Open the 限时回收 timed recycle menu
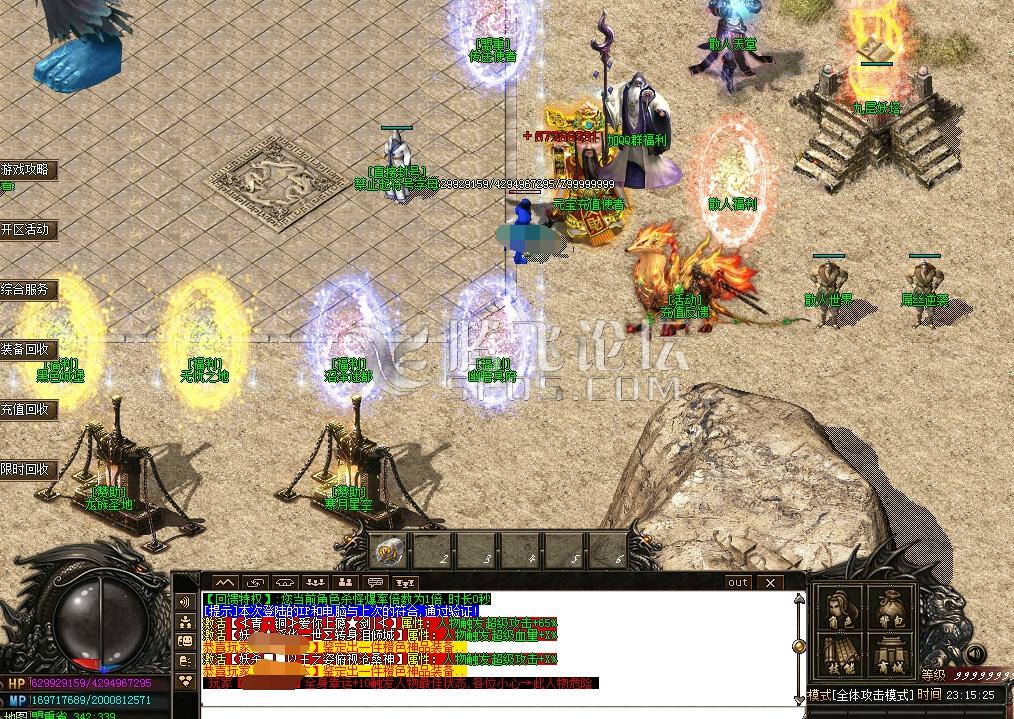Viewport: 1014px width, 719px height. (x=27, y=469)
